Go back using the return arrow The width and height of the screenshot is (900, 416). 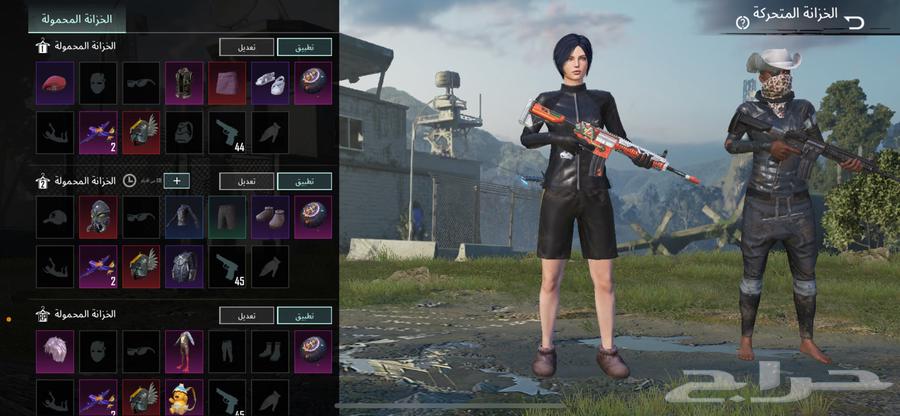(853, 21)
